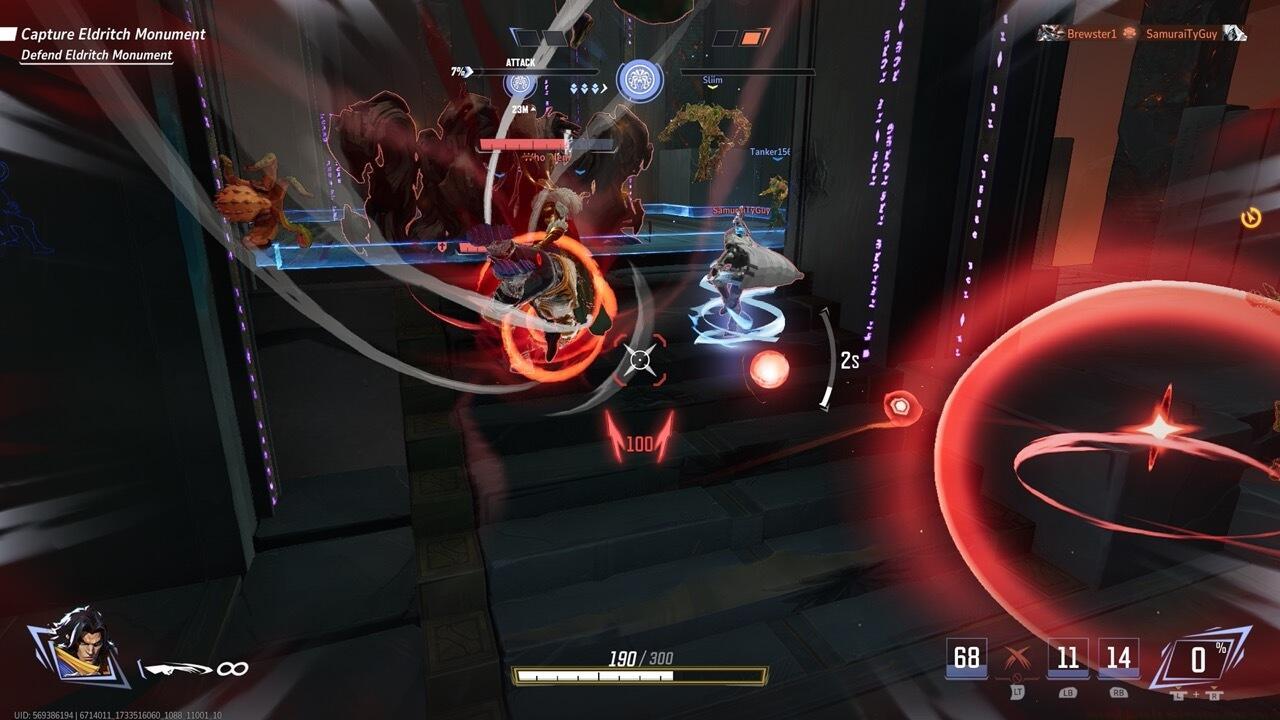This screenshot has height=720, width=1280.
Task: Click the monument icon above the 23M marker
Action: (519, 82)
